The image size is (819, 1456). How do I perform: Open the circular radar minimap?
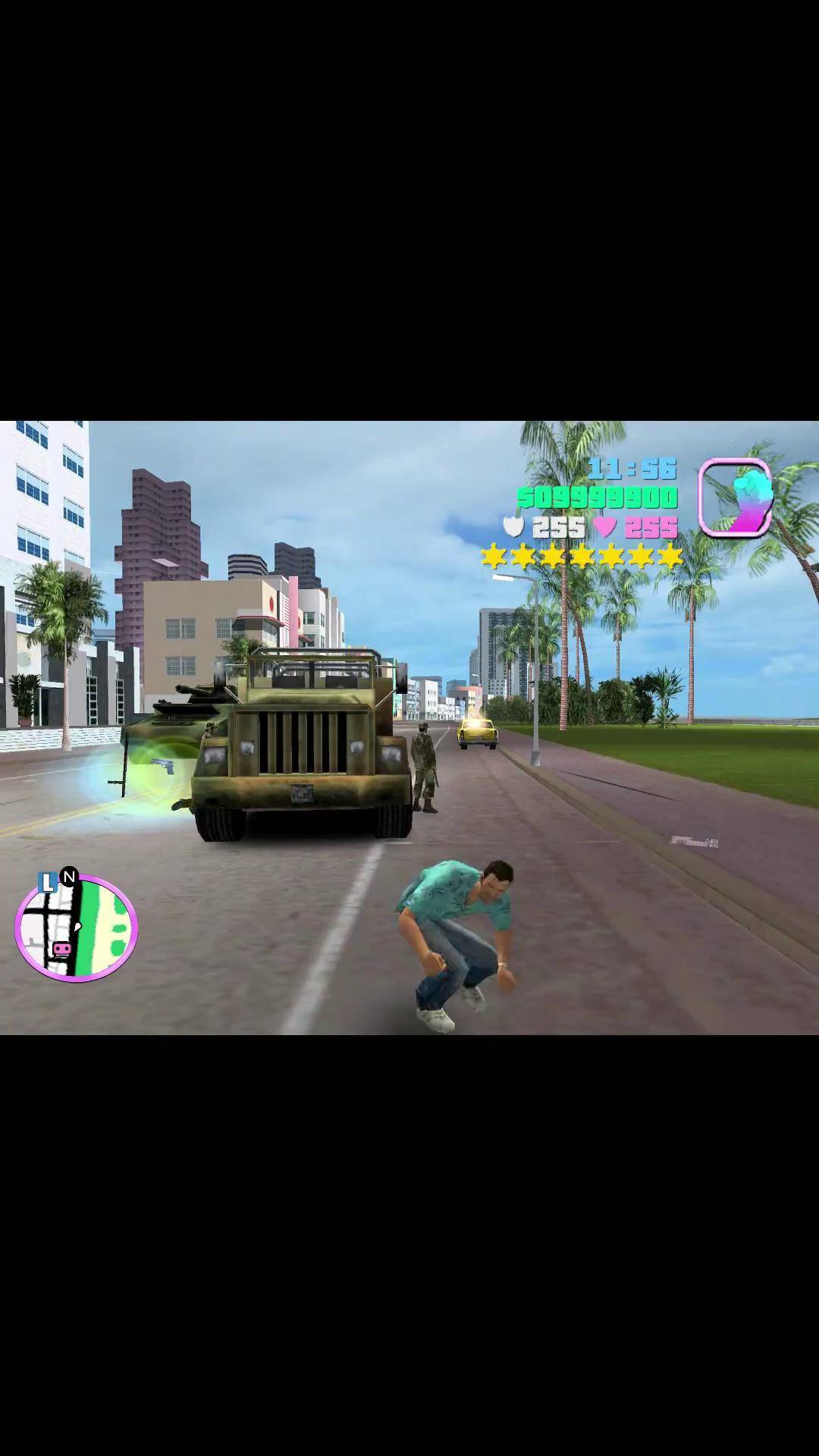(77, 928)
